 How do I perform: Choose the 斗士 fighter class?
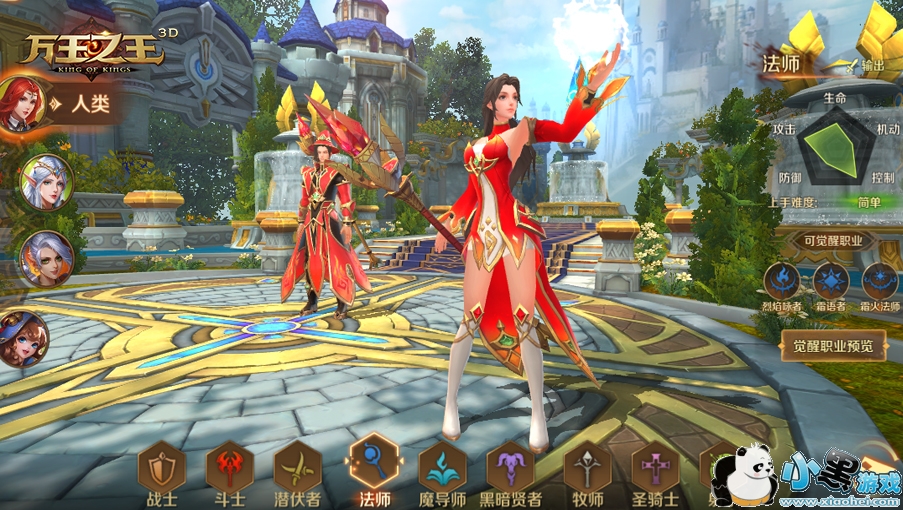(230, 468)
